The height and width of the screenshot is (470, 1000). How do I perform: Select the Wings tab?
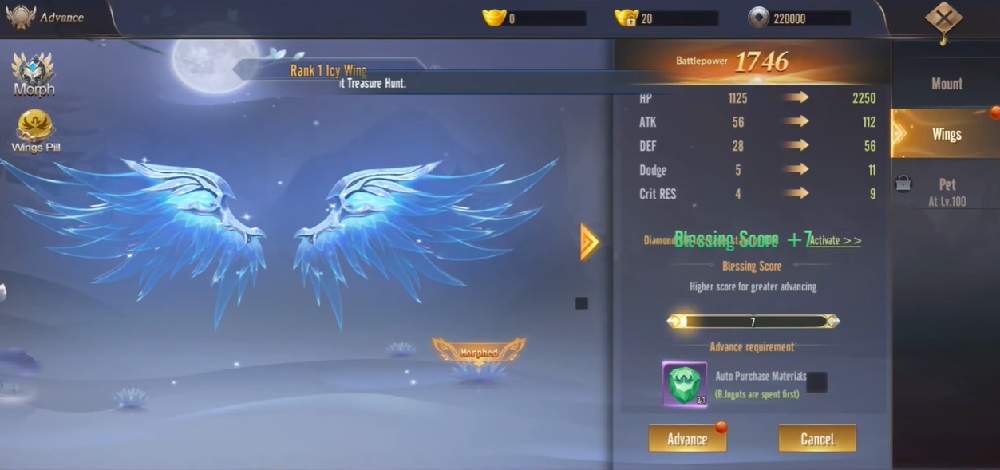tap(946, 134)
